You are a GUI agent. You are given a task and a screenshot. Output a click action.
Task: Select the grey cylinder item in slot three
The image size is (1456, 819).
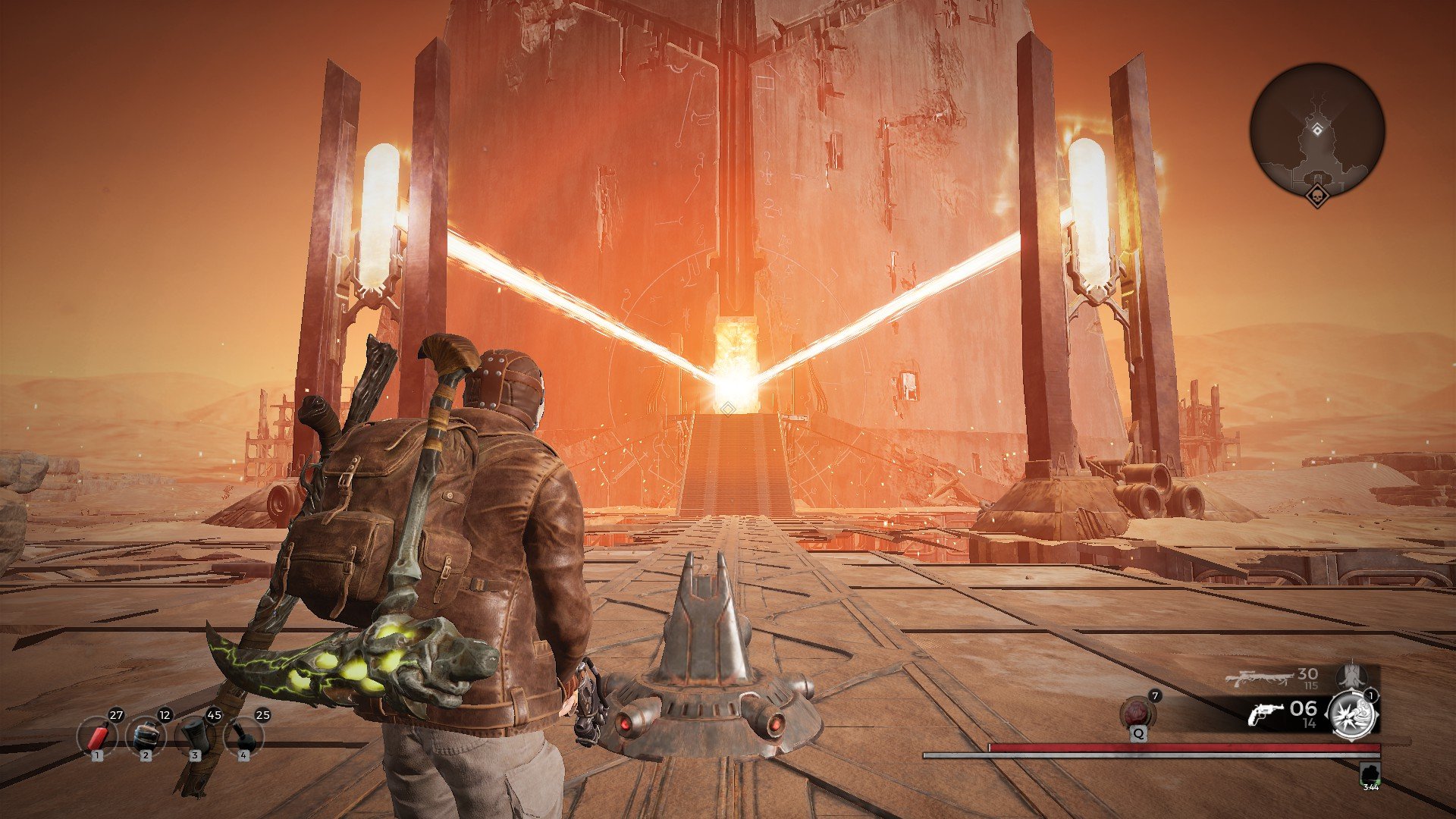(x=195, y=736)
